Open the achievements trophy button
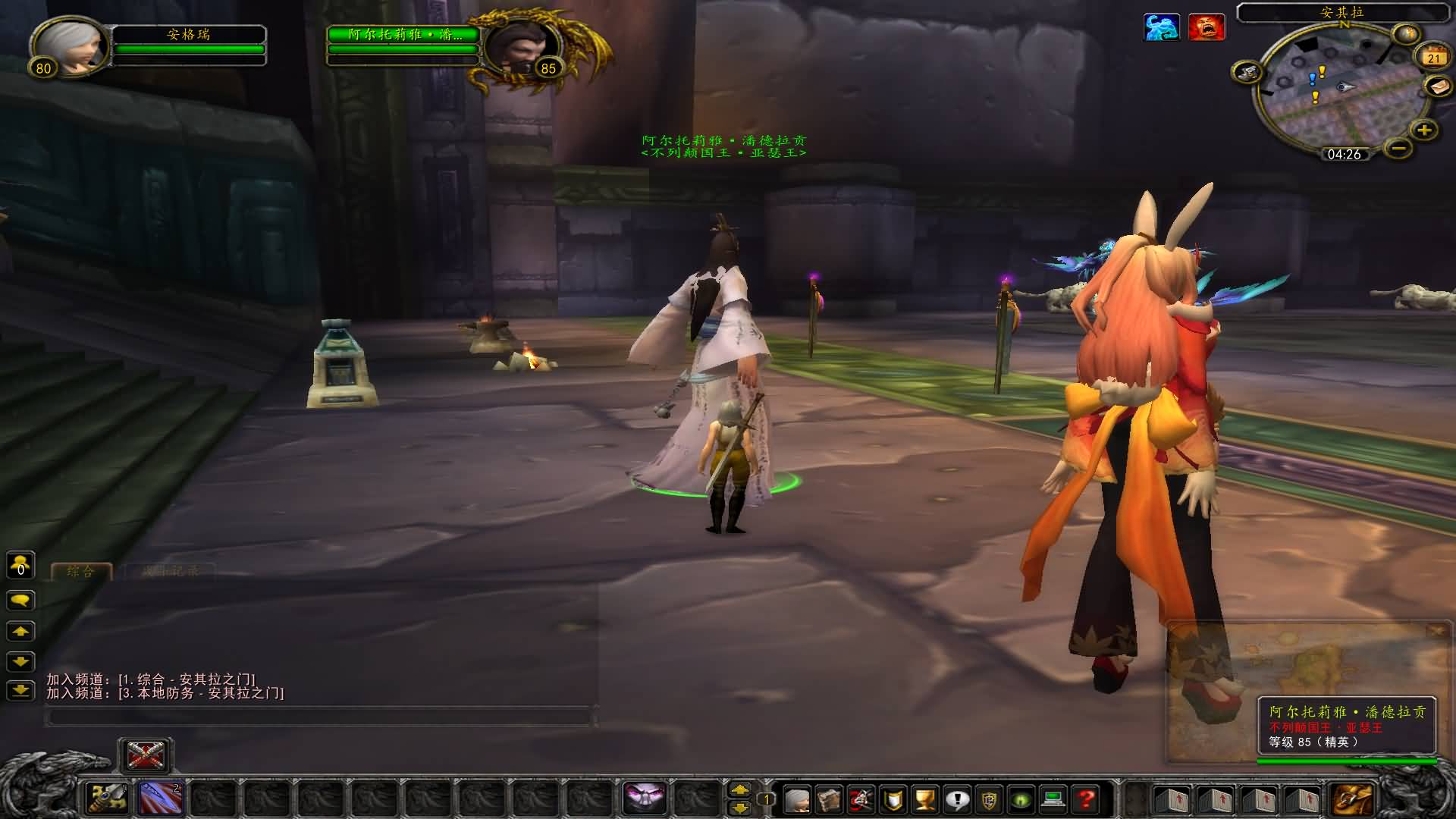This screenshot has height=819, width=1456. (x=925, y=799)
